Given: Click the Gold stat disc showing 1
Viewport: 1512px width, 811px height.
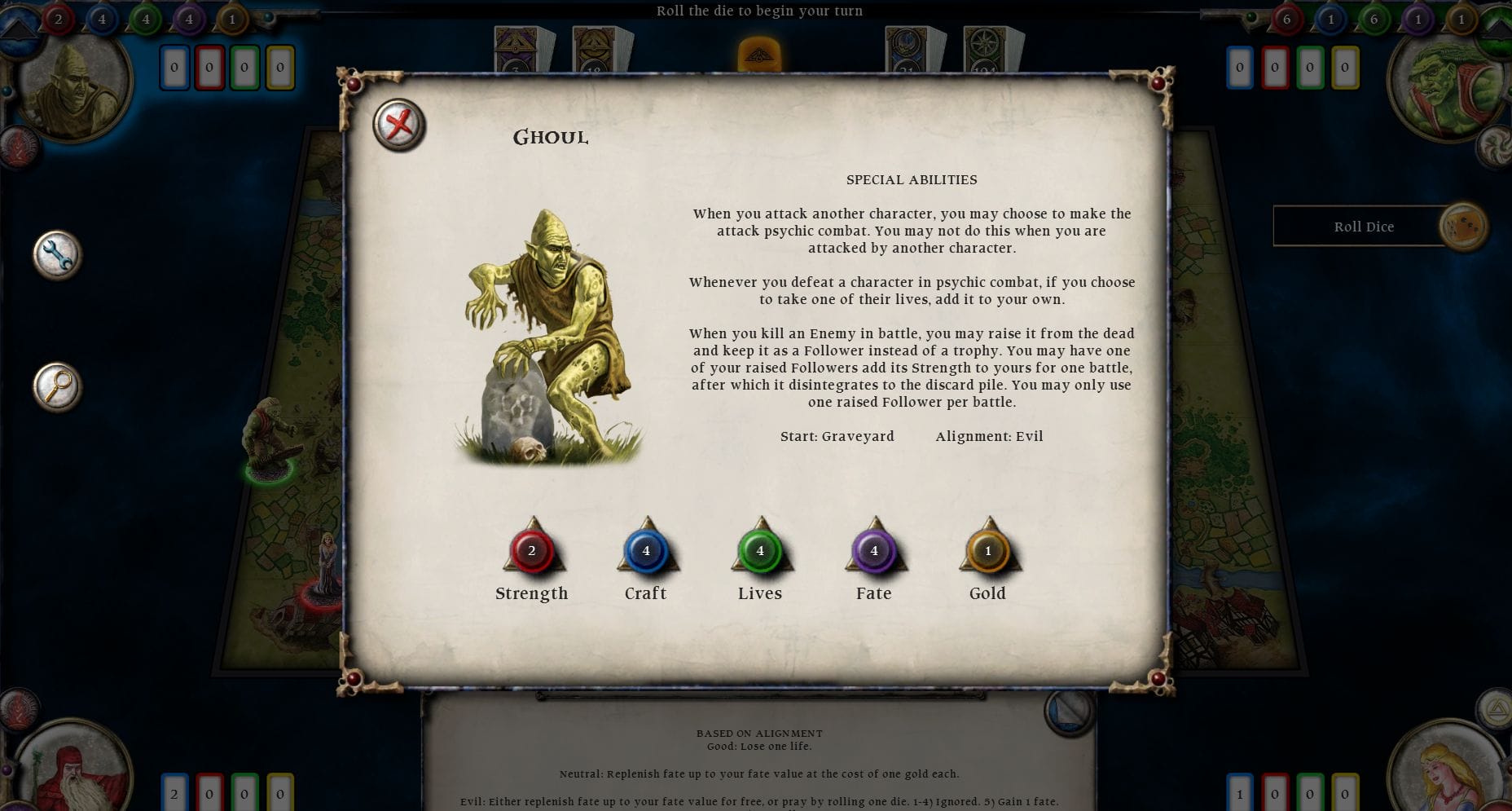Looking at the screenshot, I should coord(987,551).
